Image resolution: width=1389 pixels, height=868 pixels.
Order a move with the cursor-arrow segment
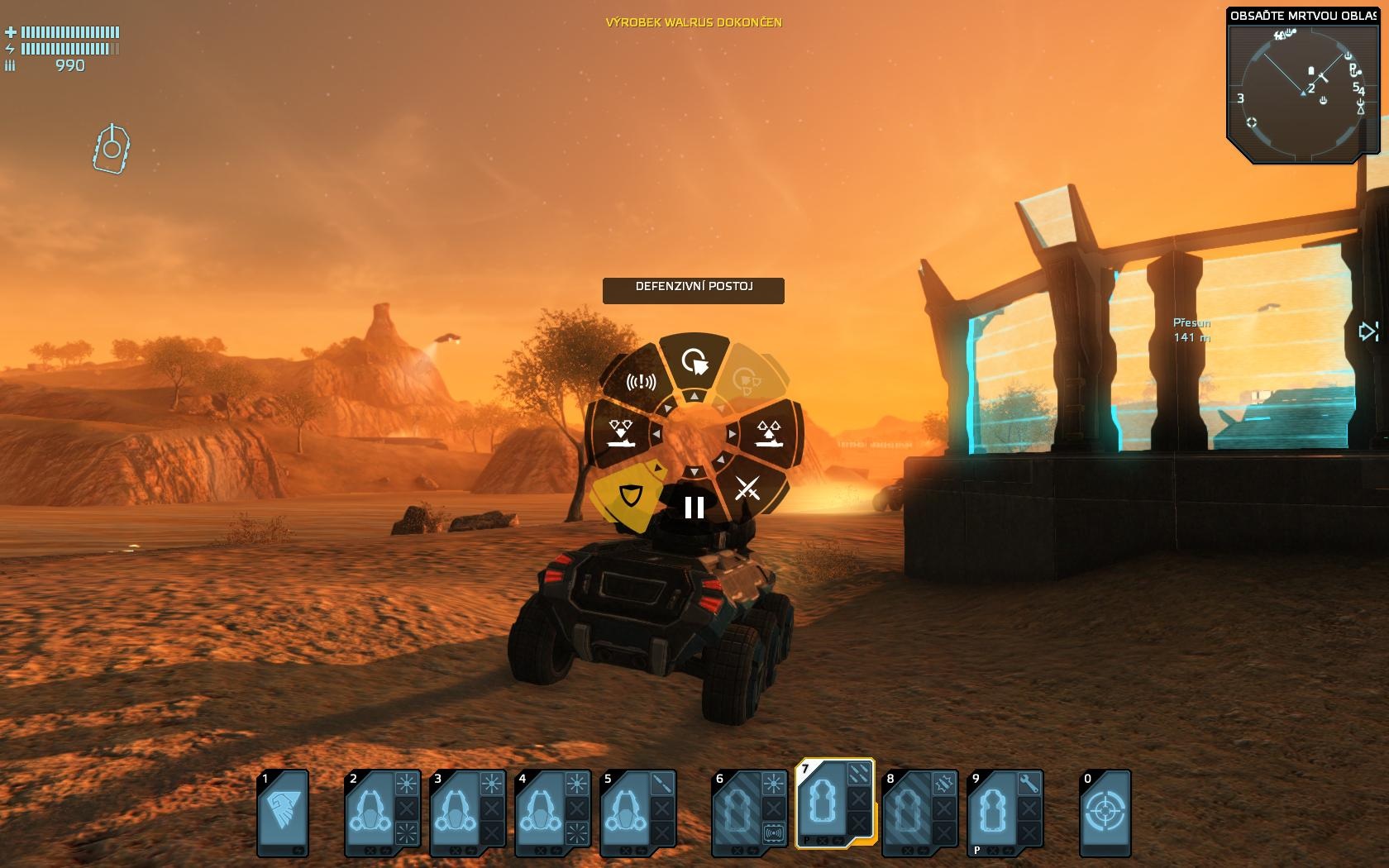click(694, 362)
